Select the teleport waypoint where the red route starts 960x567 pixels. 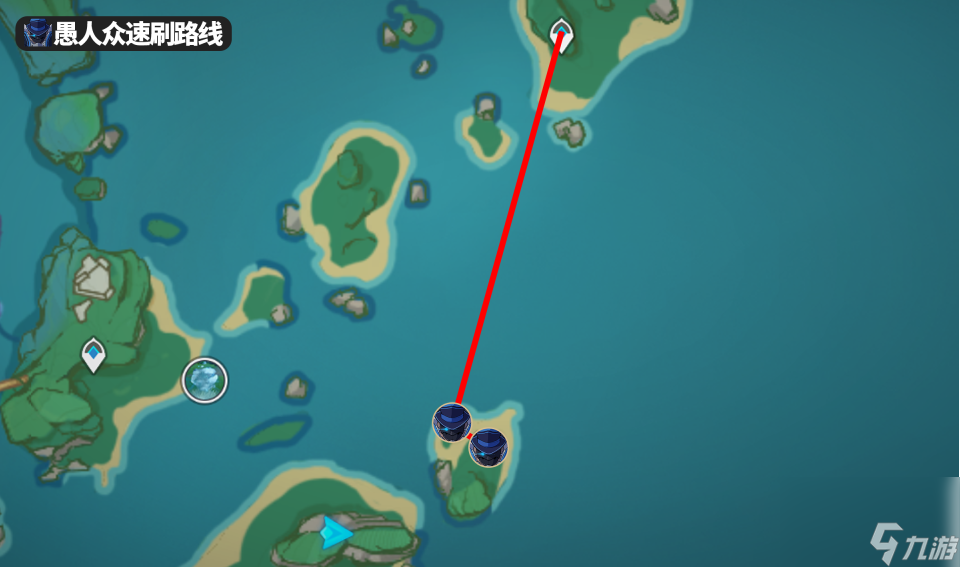click(562, 35)
